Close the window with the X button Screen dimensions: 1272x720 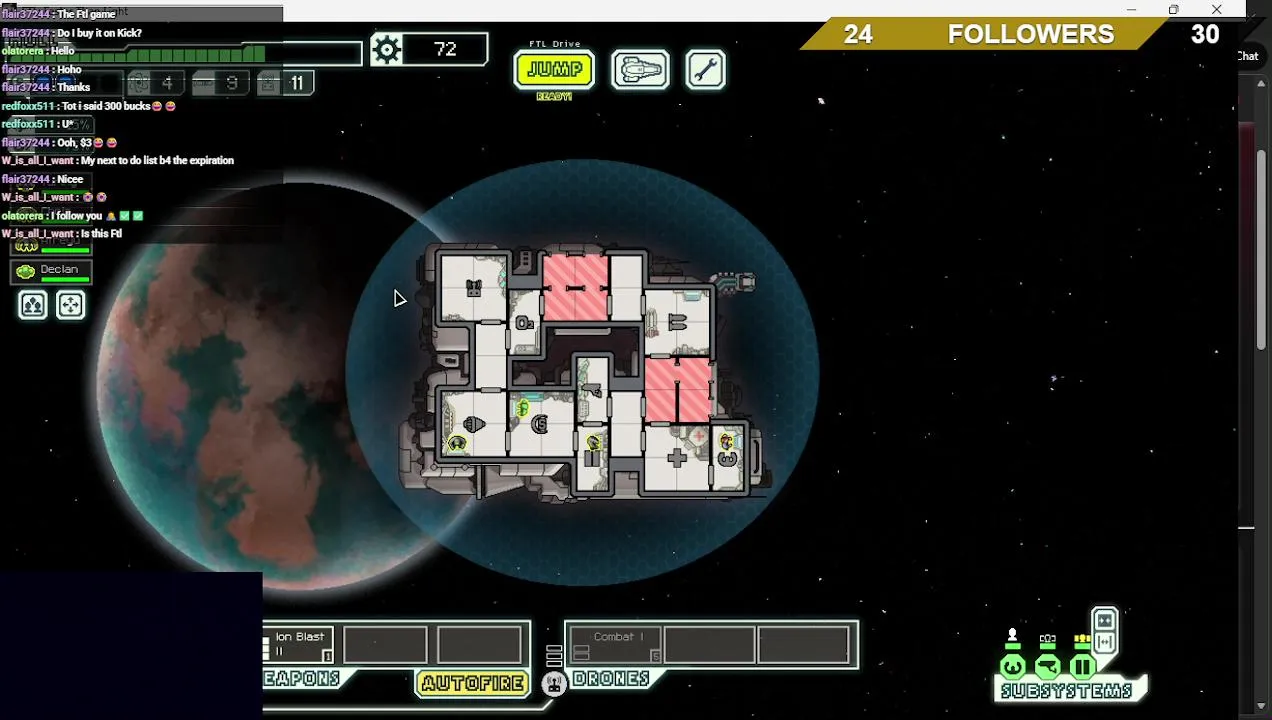coord(1216,10)
